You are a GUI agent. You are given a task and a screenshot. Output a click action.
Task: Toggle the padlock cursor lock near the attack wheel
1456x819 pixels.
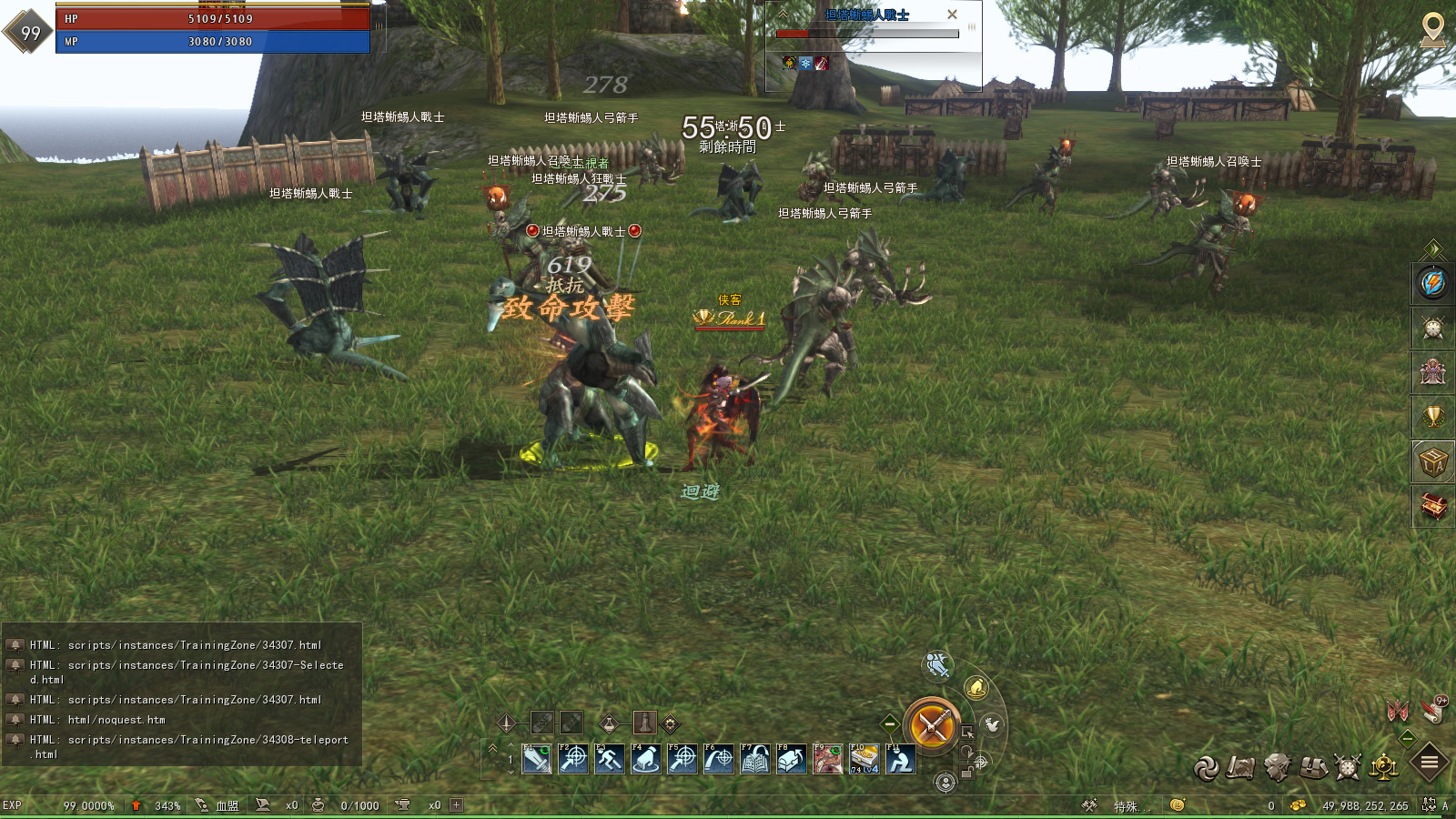[966, 772]
